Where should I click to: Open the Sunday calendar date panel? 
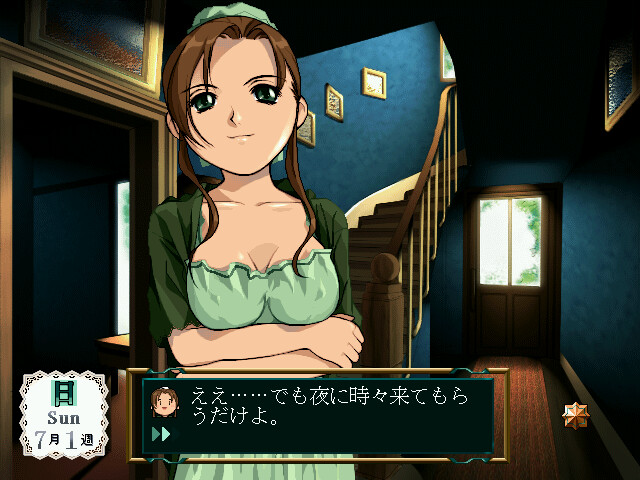[64, 413]
